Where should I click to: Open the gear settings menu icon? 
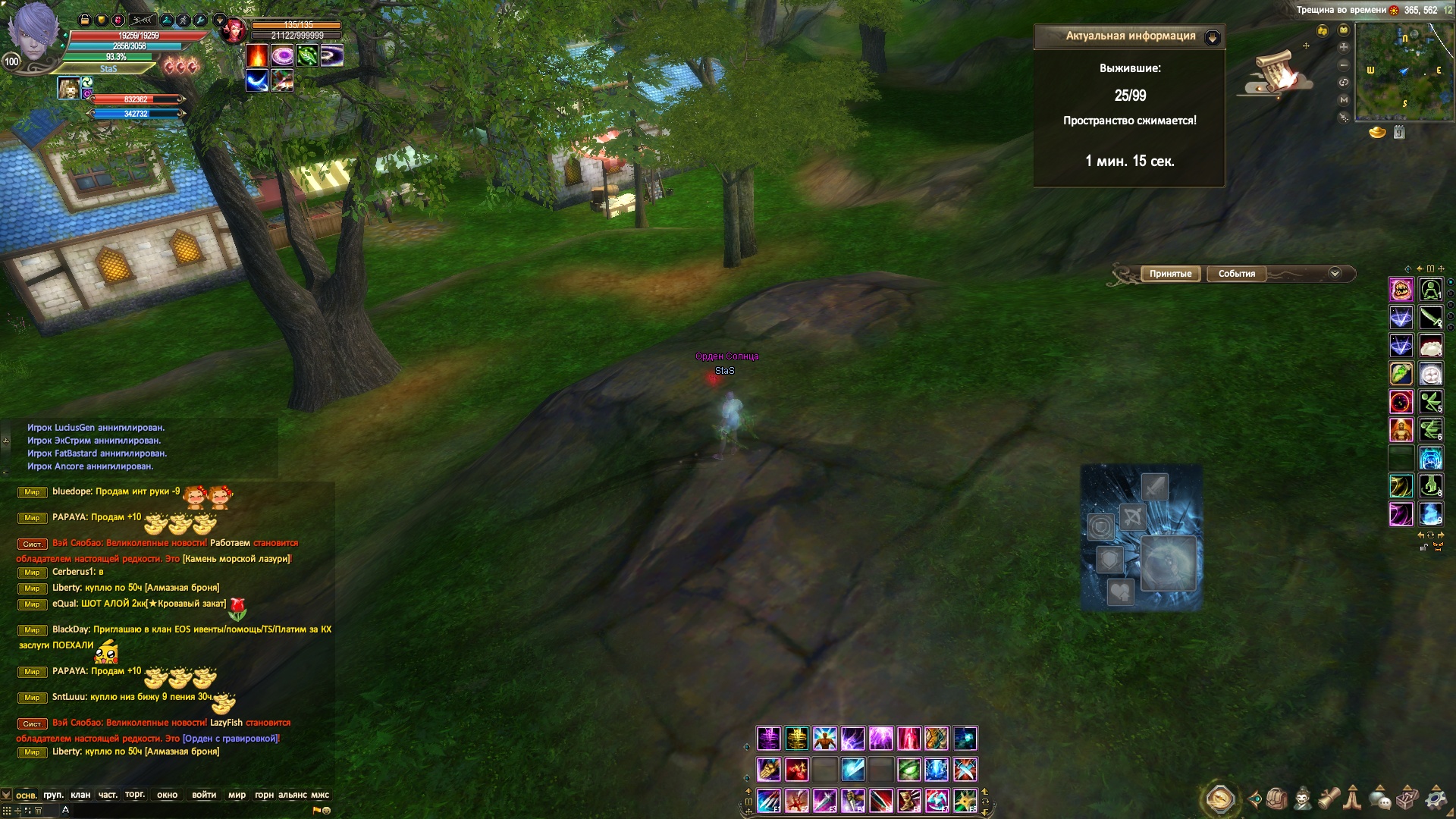pyautogui.click(x=1436, y=799)
